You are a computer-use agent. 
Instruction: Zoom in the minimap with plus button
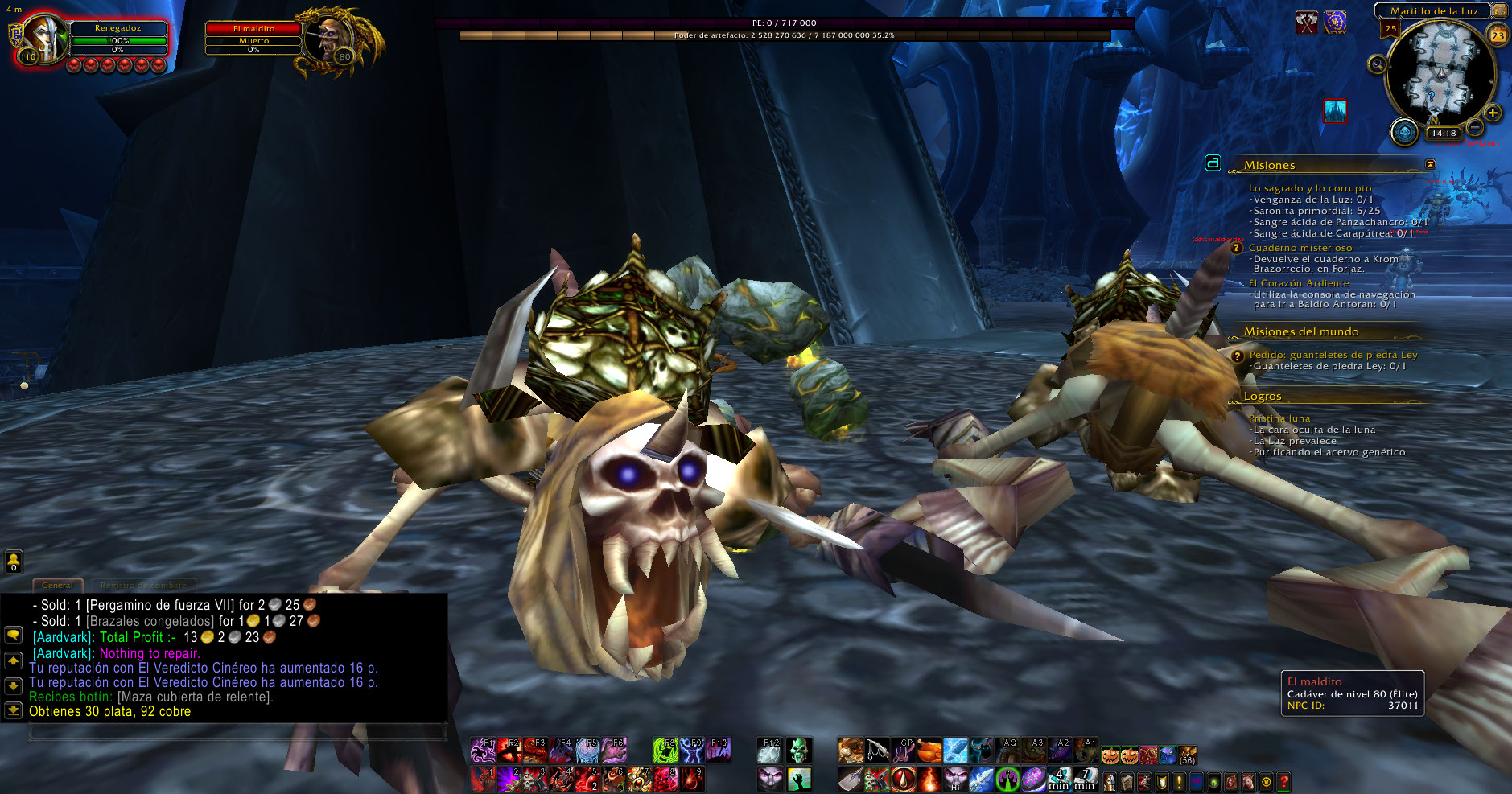coord(1493,113)
